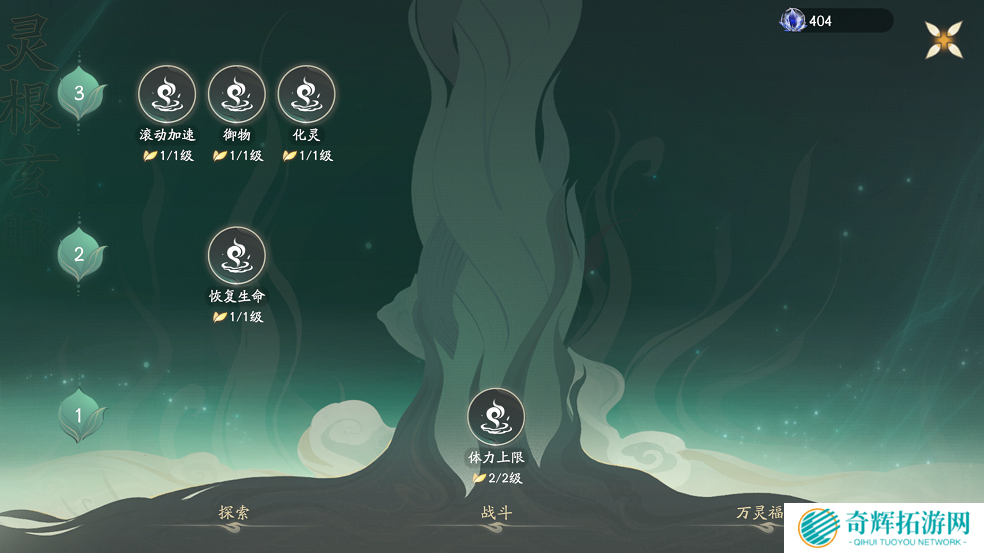The height and width of the screenshot is (553, 984).
Task: Click the 体力上限 skill node
Action: [496, 416]
